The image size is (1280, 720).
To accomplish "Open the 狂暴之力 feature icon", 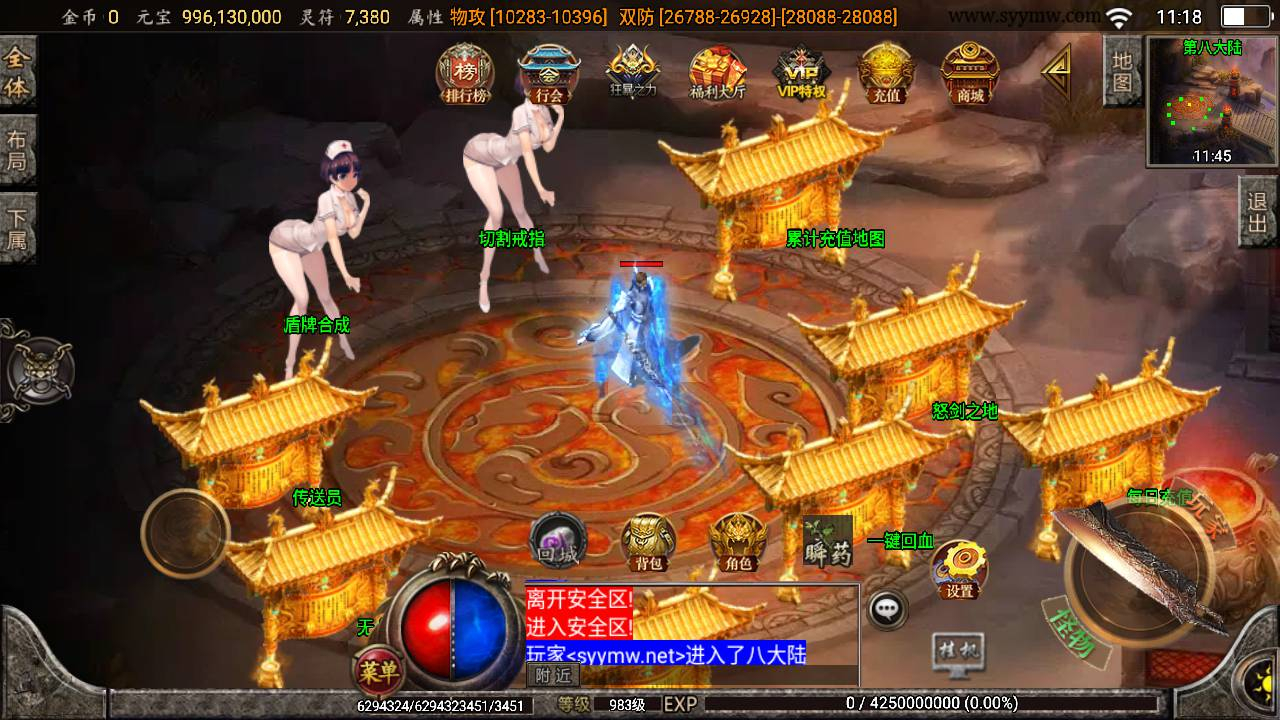I will pos(633,74).
